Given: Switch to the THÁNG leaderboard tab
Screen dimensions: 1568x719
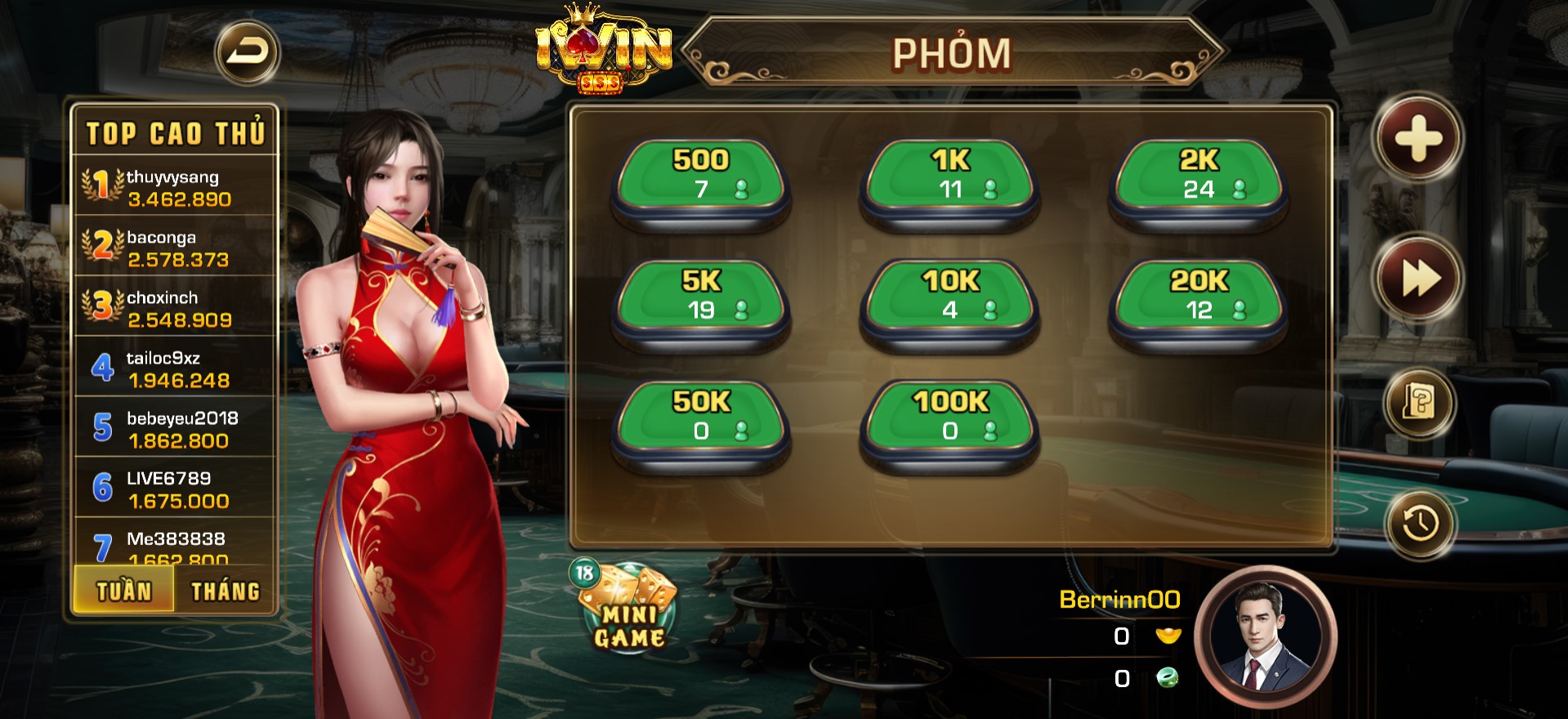Looking at the screenshot, I should click(x=226, y=590).
